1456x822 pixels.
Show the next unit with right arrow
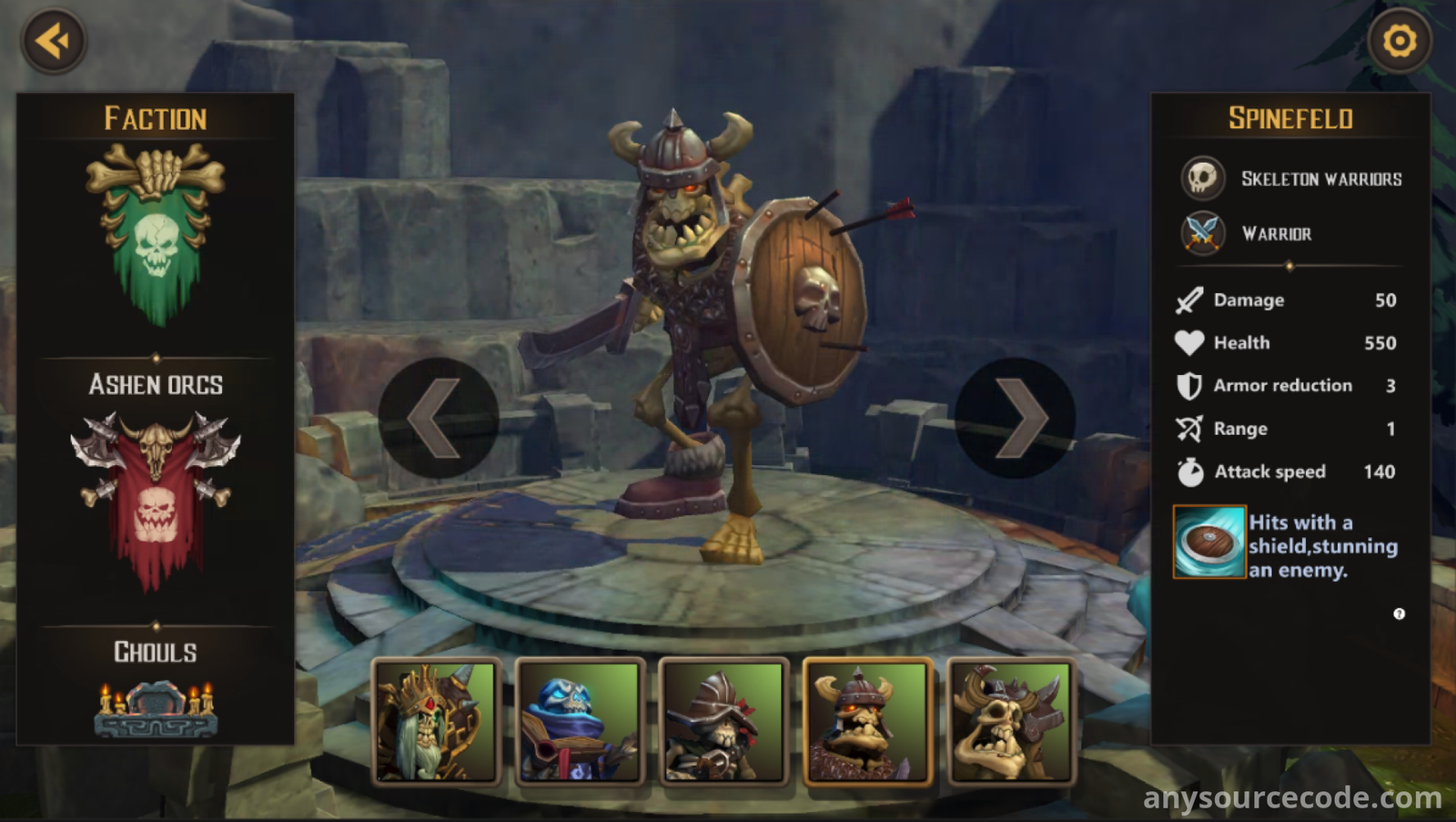[x=1016, y=418]
